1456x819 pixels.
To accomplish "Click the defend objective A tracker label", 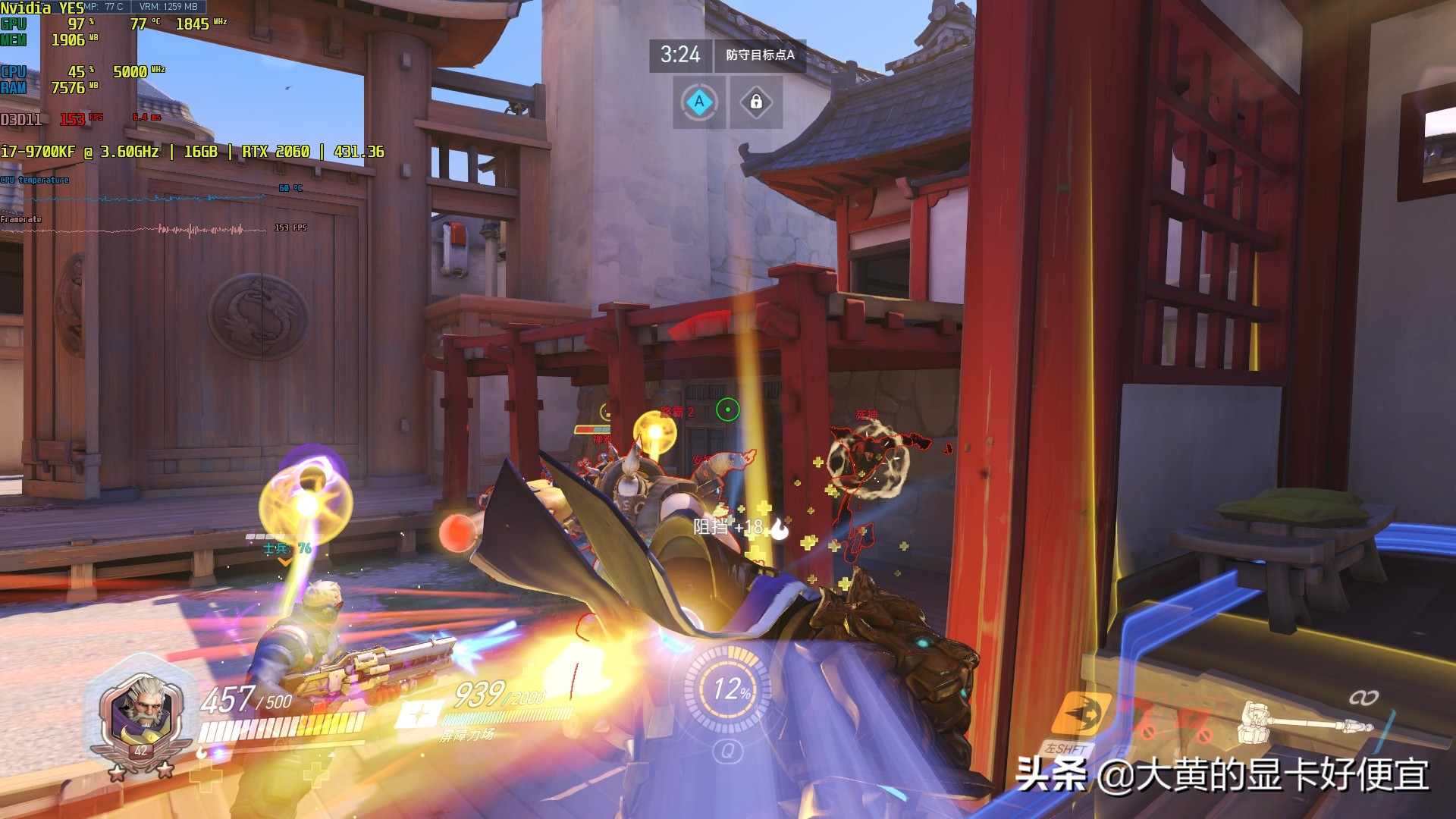I will [x=760, y=55].
